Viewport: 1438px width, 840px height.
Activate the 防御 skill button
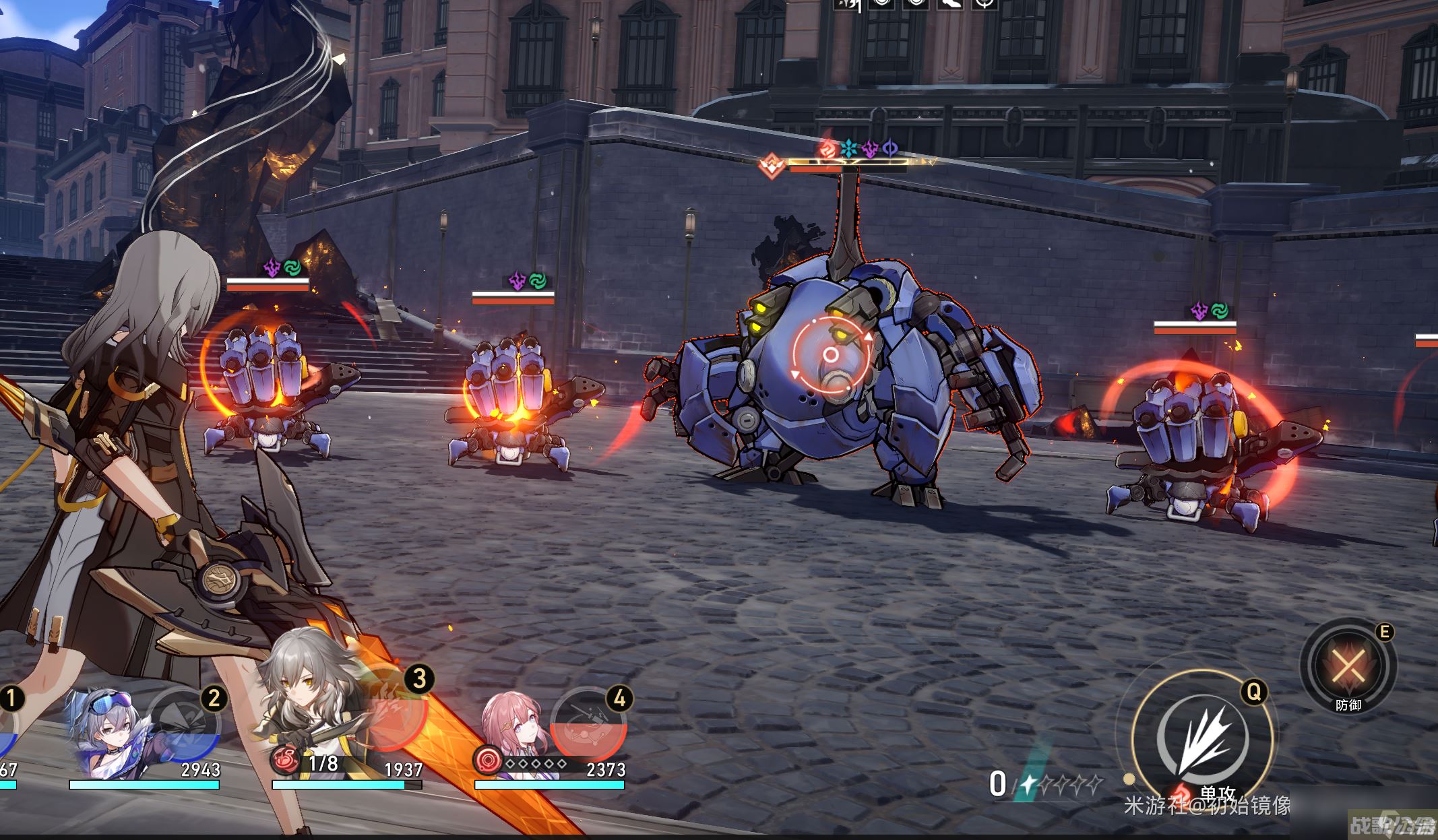(1348, 667)
